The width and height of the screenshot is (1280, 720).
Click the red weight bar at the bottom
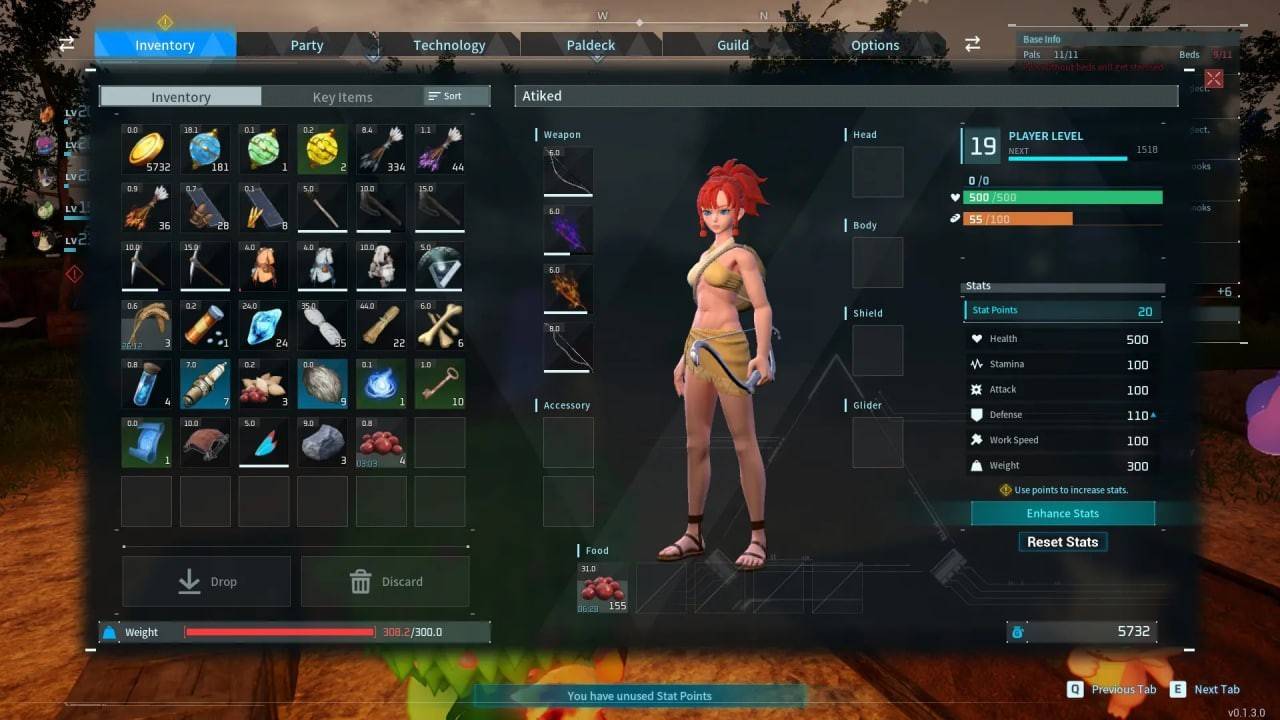[x=280, y=632]
